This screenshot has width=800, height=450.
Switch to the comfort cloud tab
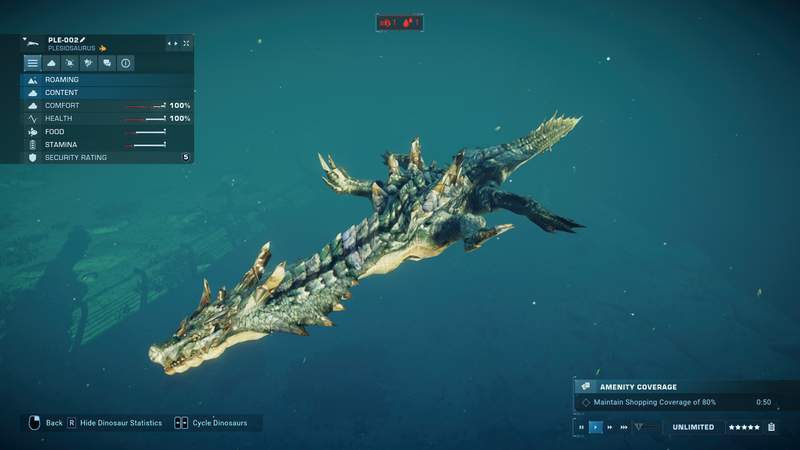(x=51, y=63)
